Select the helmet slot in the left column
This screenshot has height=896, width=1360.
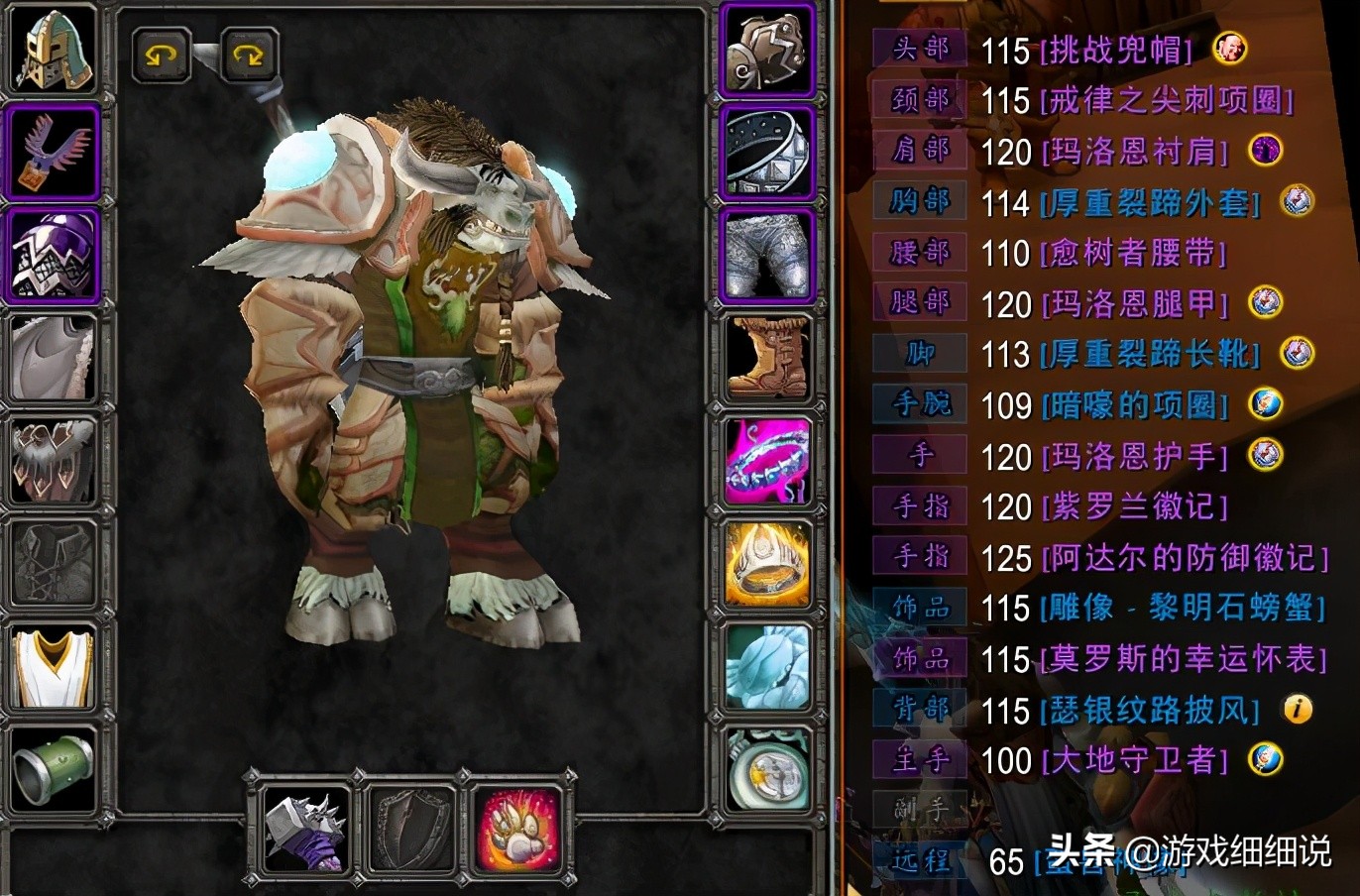click(x=54, y=47)
